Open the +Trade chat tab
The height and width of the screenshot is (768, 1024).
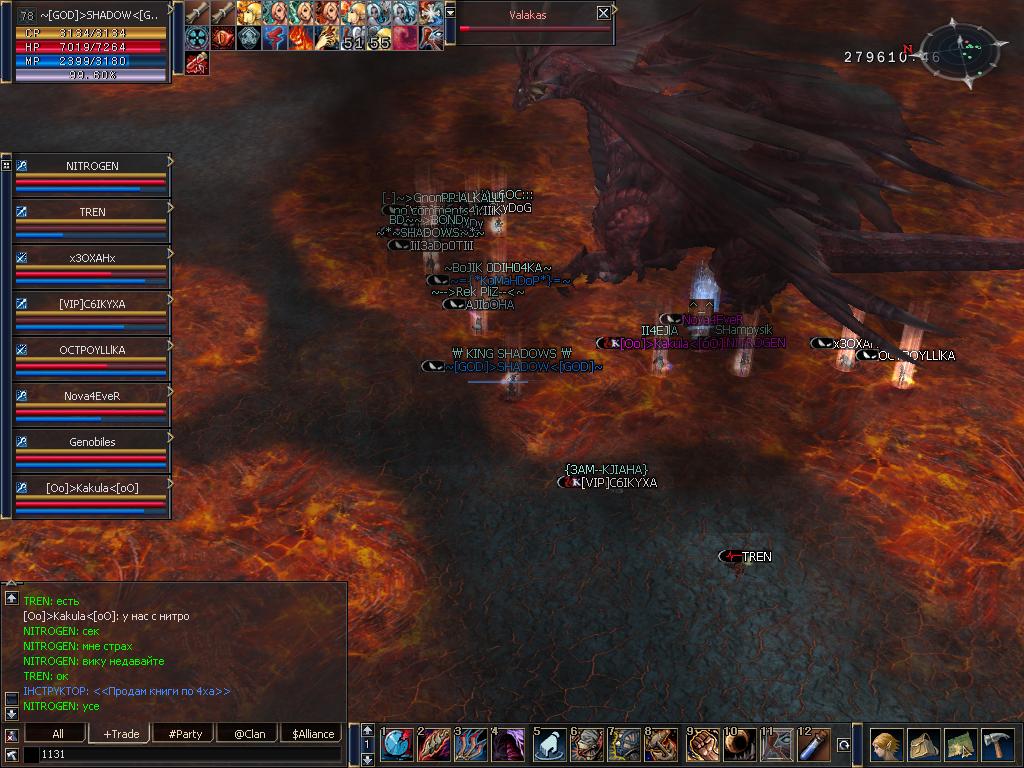point(121,733)
